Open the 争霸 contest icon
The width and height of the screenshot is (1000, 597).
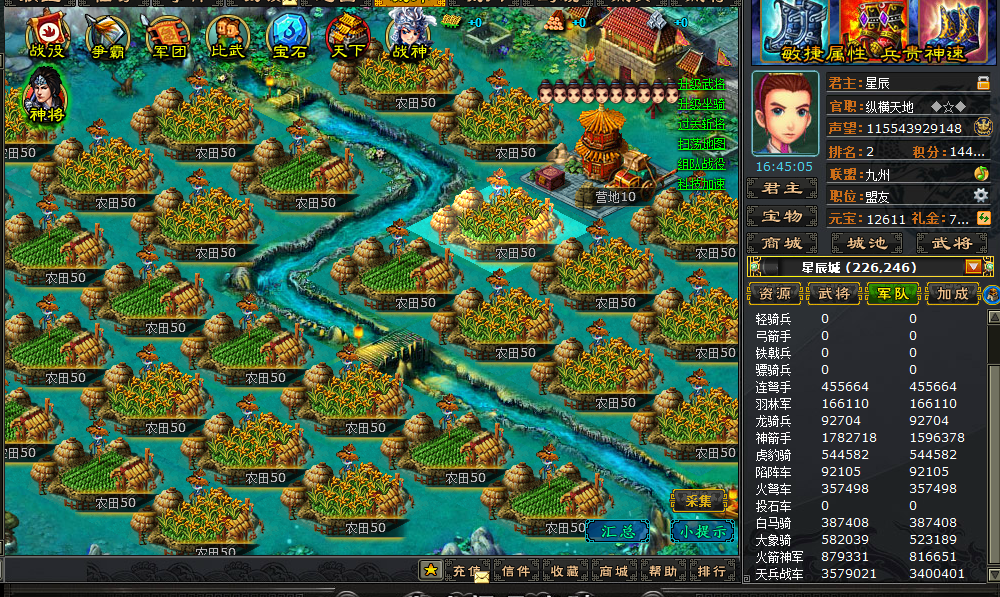[107, 36]
